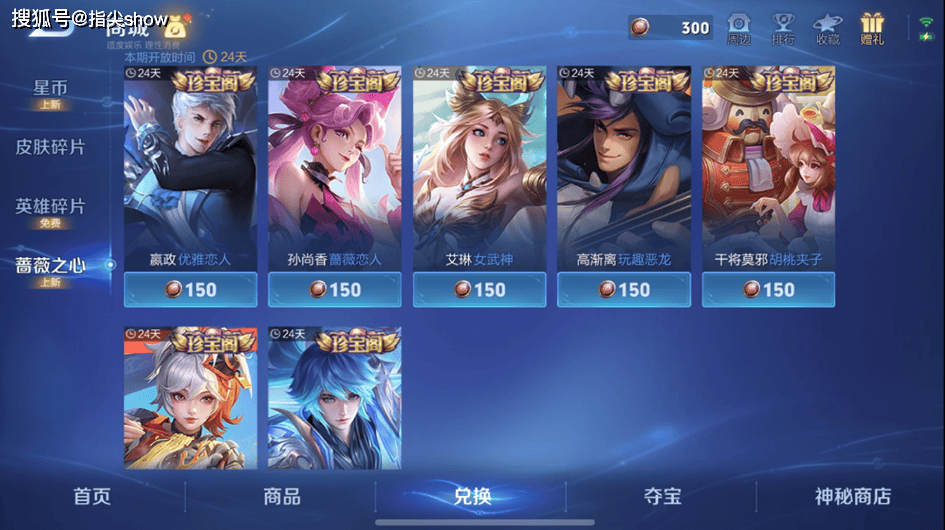Select the 英雄碎片 category
The height and width of the screenshot is (530, 945).
[x=50, y=210]
